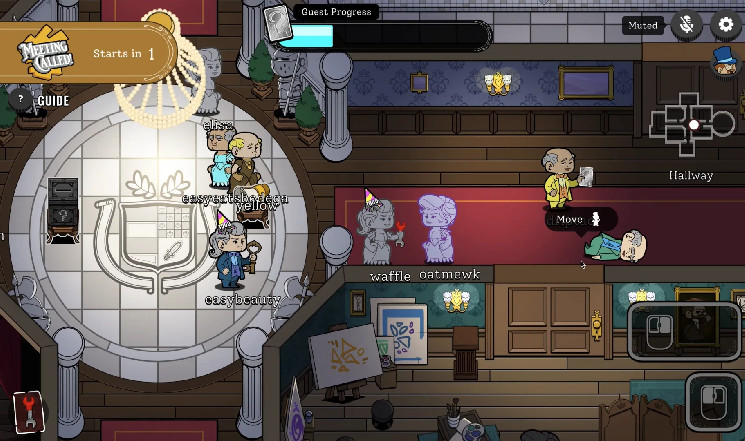Viewport: 745px width, 441px height.
Task: Open the mansion minimap
Action: click(693, 125)
